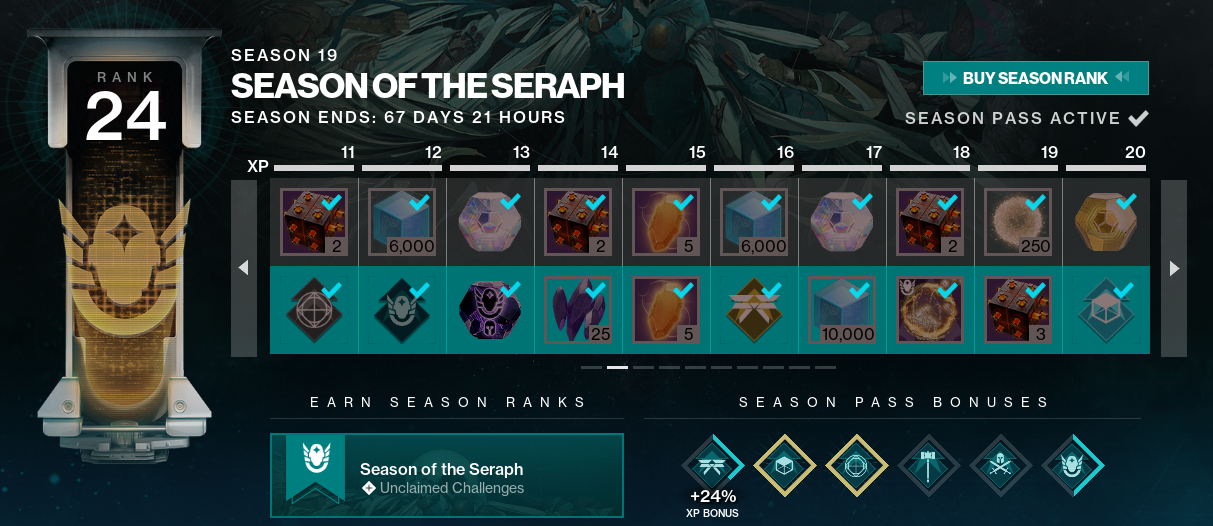This screenshot has height=526, width=1213.
Task: Select the 25 legendary shards reward
Action: pyautogui.click(x=578, y=310)
